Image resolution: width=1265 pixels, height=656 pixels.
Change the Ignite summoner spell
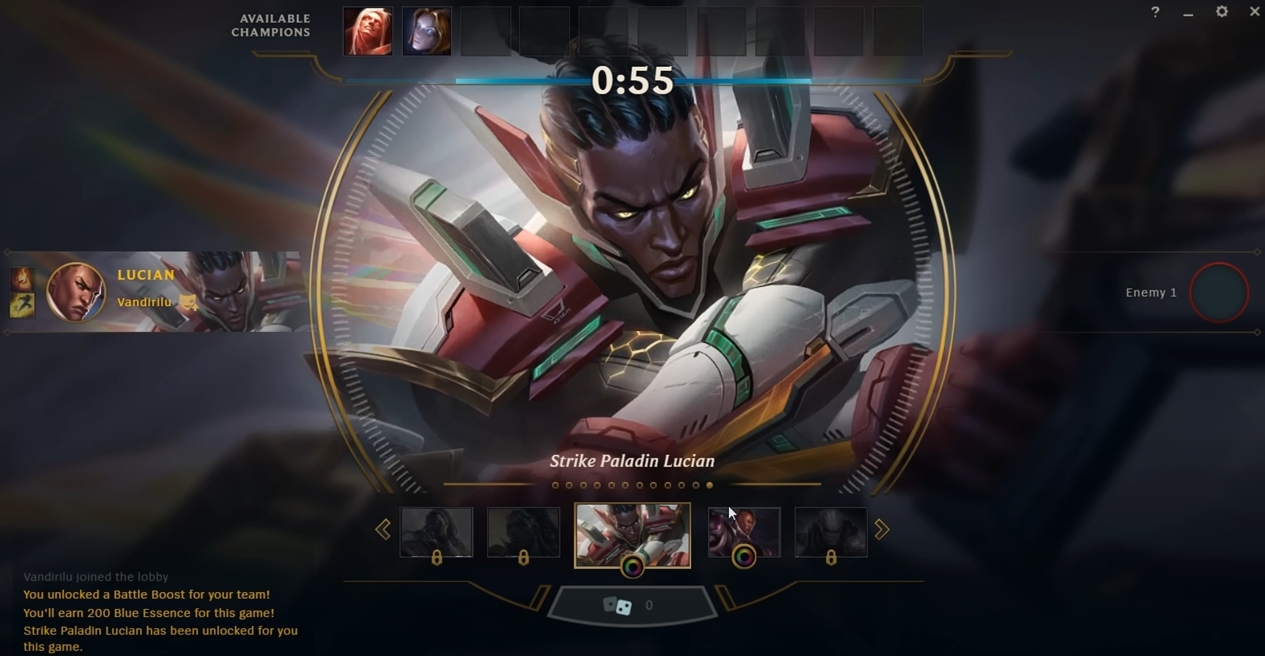tap(22, 278)
